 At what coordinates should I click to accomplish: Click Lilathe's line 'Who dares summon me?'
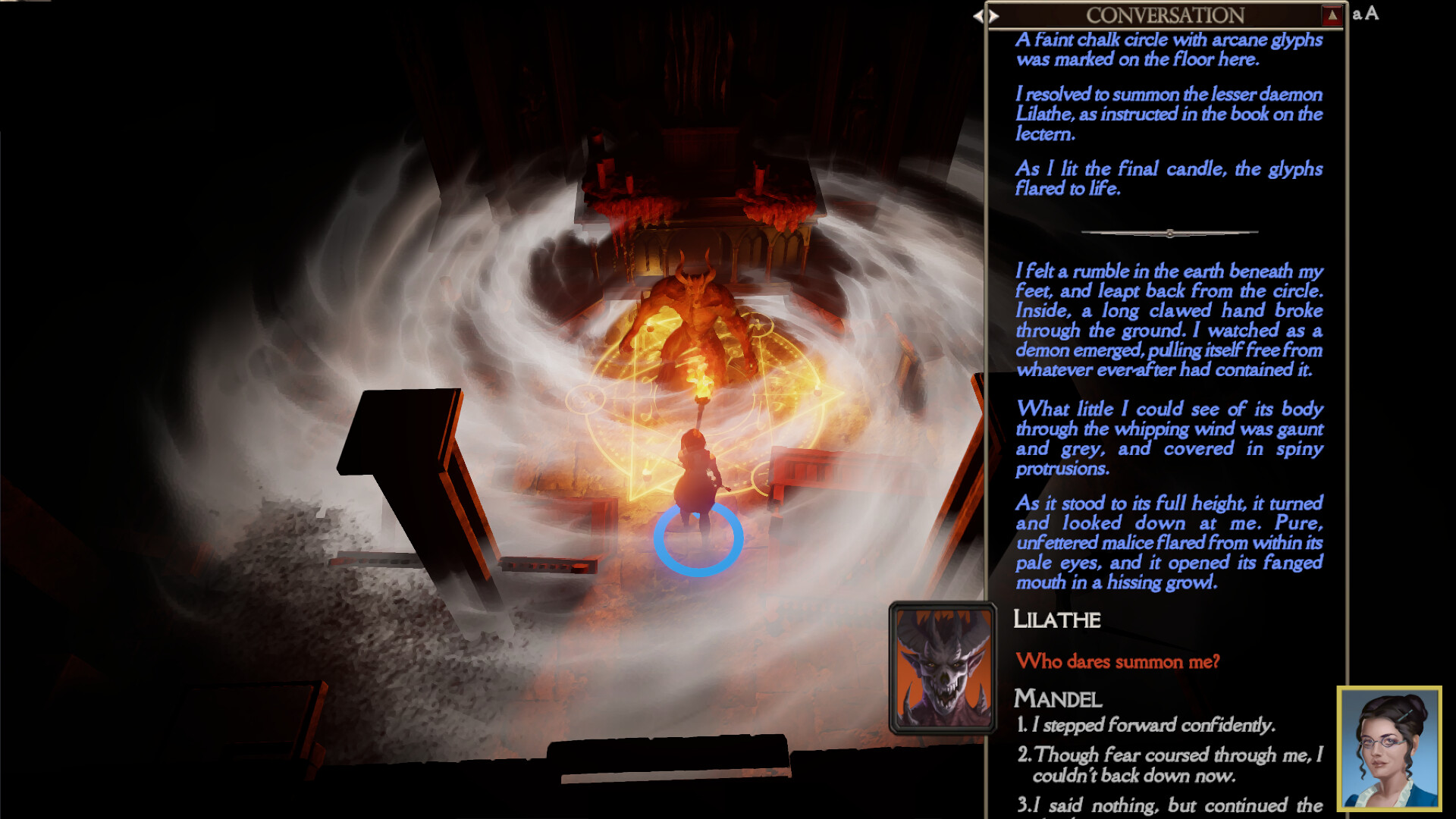1119,661
